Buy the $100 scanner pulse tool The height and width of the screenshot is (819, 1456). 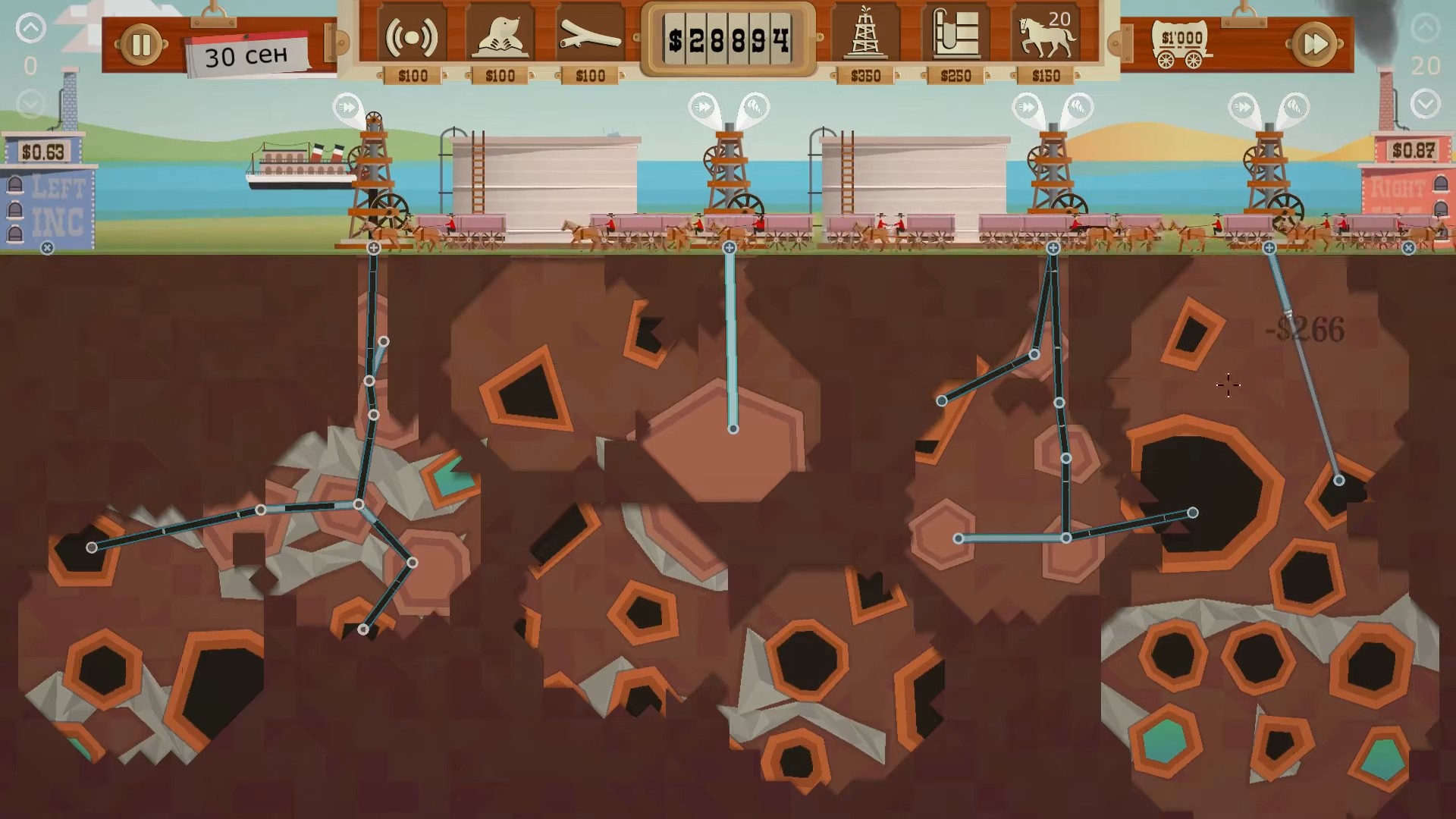point(412,36)
